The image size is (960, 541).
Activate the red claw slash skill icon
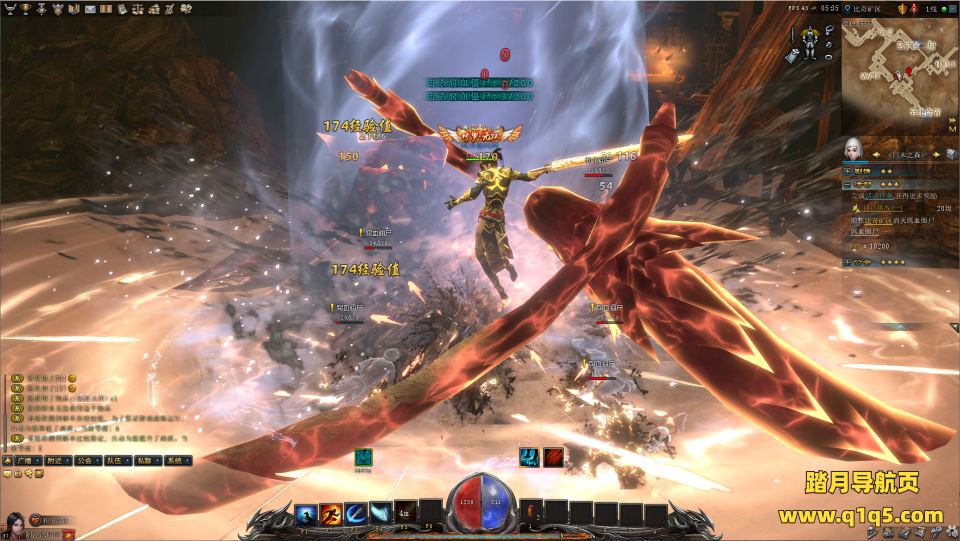pyautogui.click(x=552, y=458)
